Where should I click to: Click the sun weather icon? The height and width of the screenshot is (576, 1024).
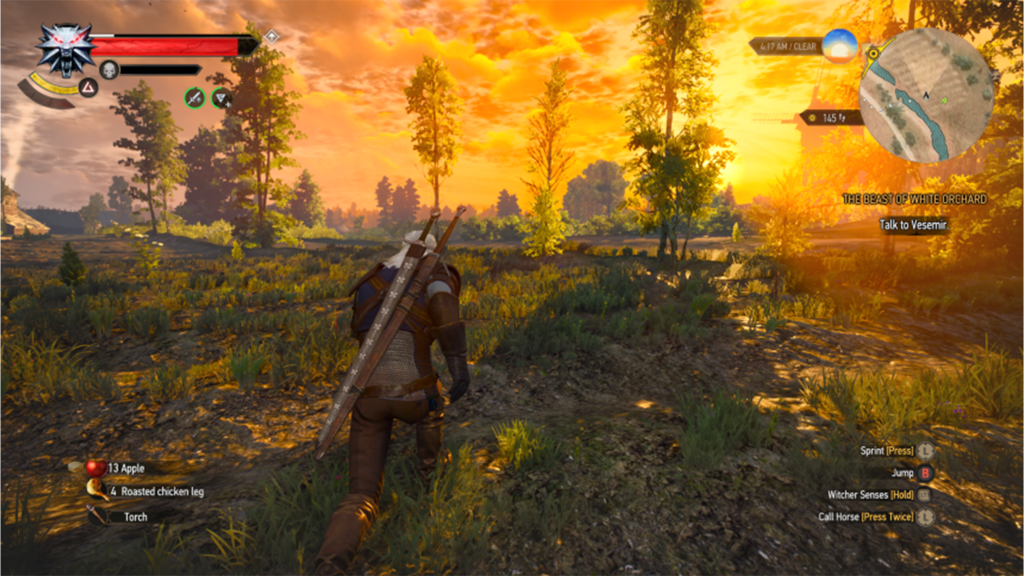pyautogui.click(x=840, y=45)
